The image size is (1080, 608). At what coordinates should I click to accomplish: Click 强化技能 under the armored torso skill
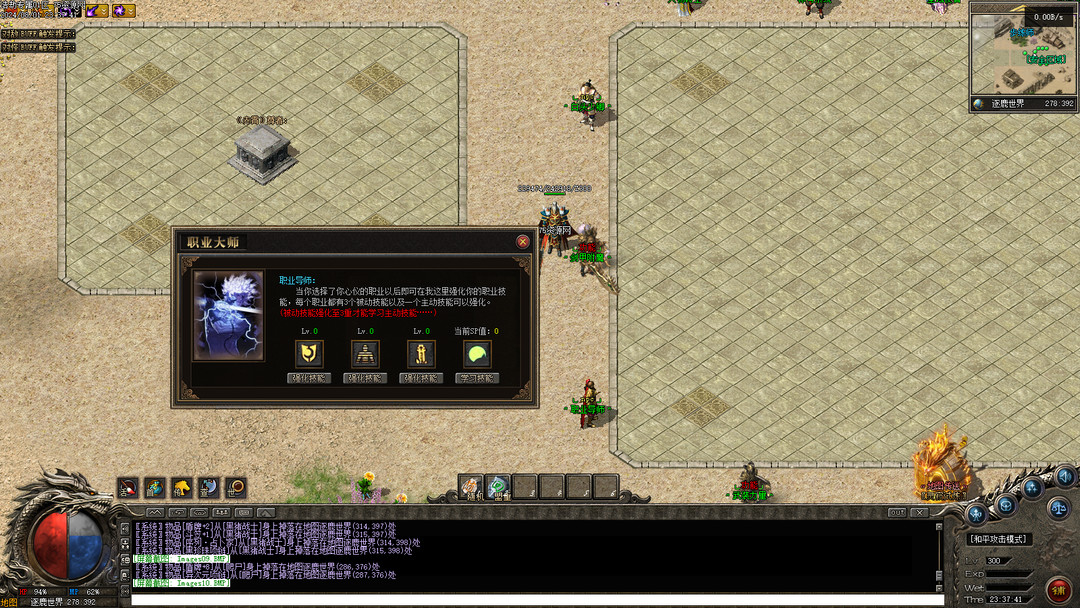365,379
